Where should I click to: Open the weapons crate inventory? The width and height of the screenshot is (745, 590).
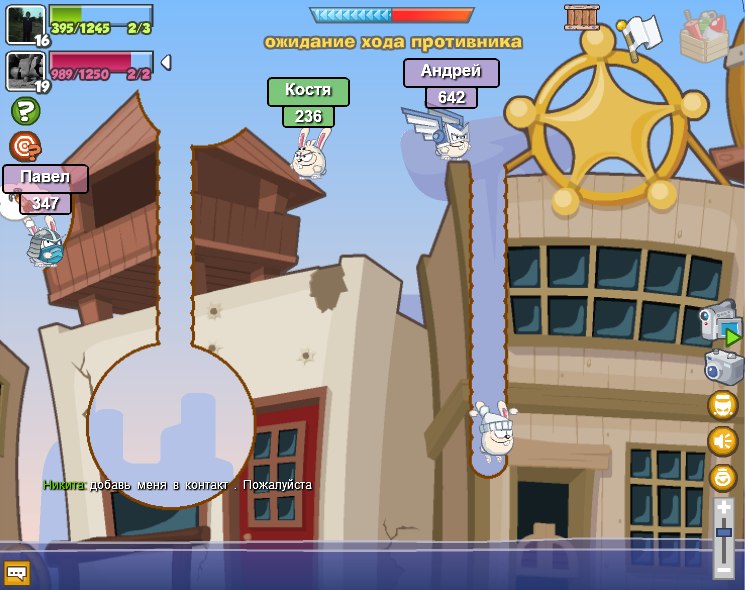pos(704,36)
